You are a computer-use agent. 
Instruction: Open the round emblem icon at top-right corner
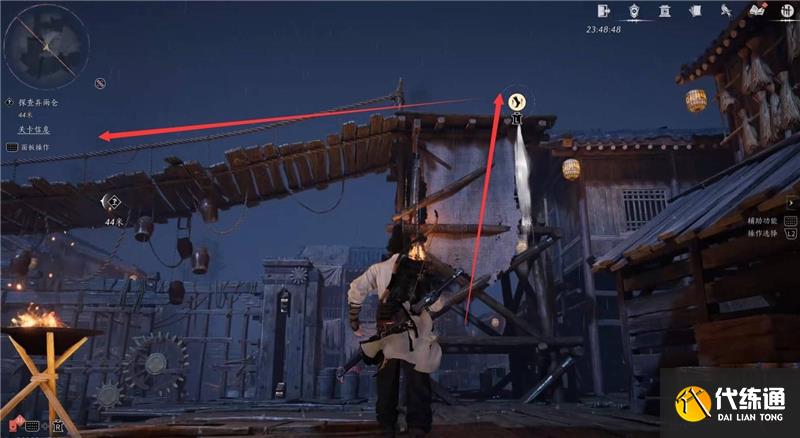point(787,11)
